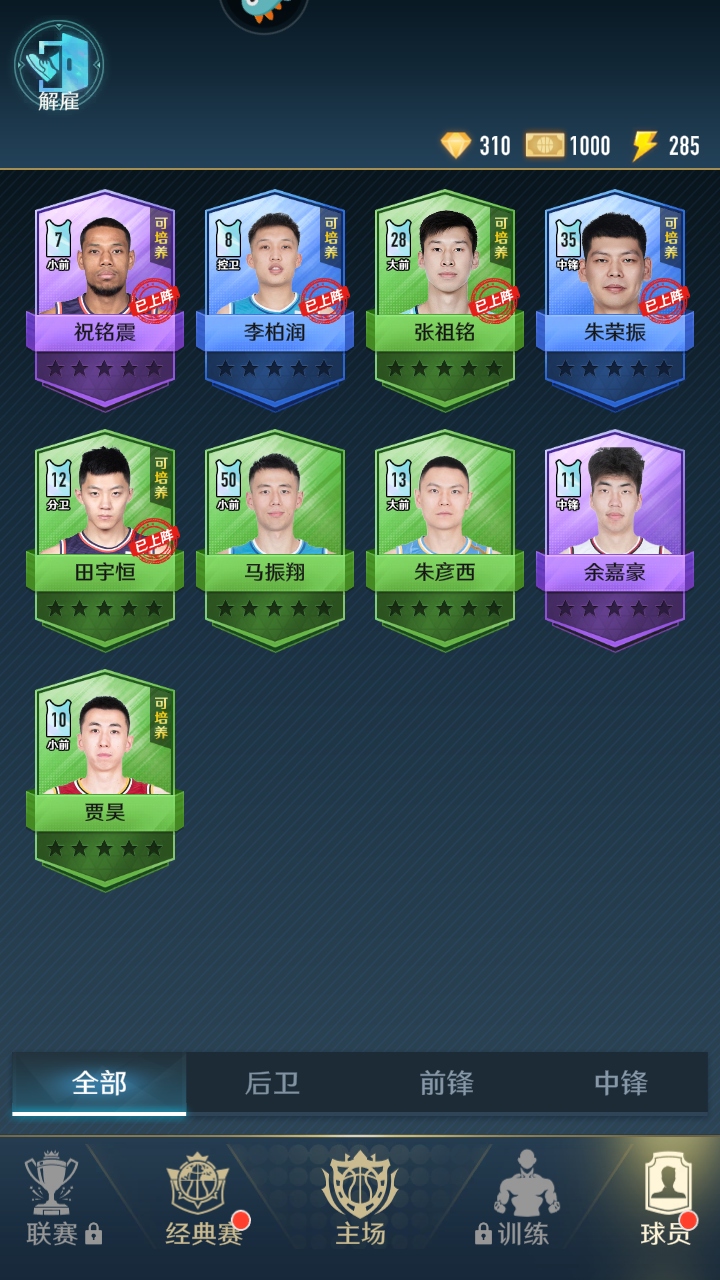Filter players by 前锋 forwards

click(x=446, y=1083)
